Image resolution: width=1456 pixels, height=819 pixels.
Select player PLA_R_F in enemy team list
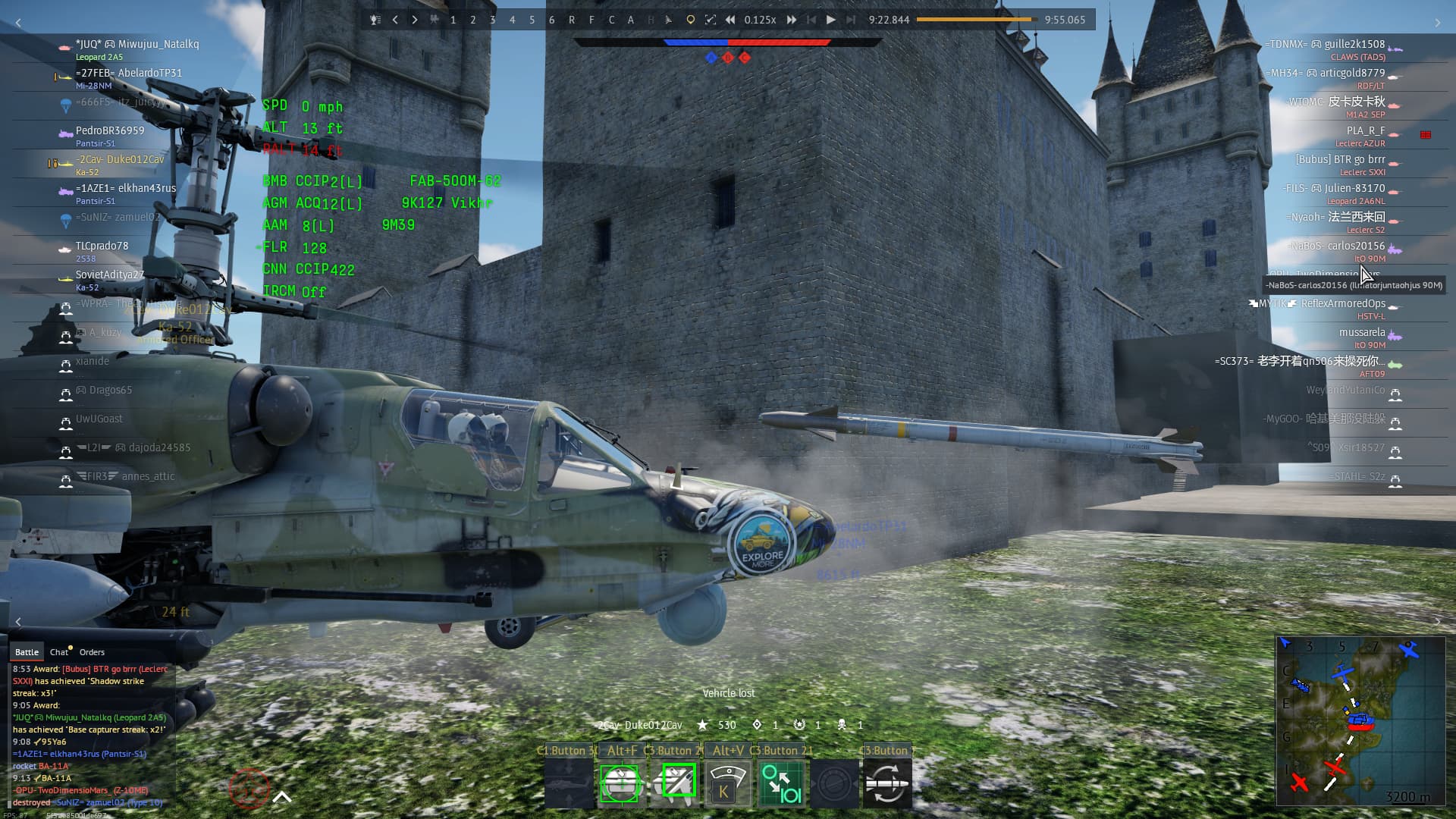tap(1365, 130)
